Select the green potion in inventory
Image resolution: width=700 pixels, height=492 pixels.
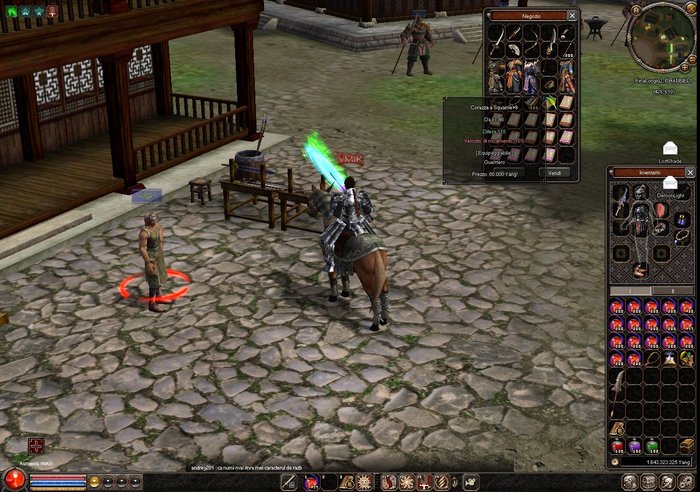click(652, 444)
